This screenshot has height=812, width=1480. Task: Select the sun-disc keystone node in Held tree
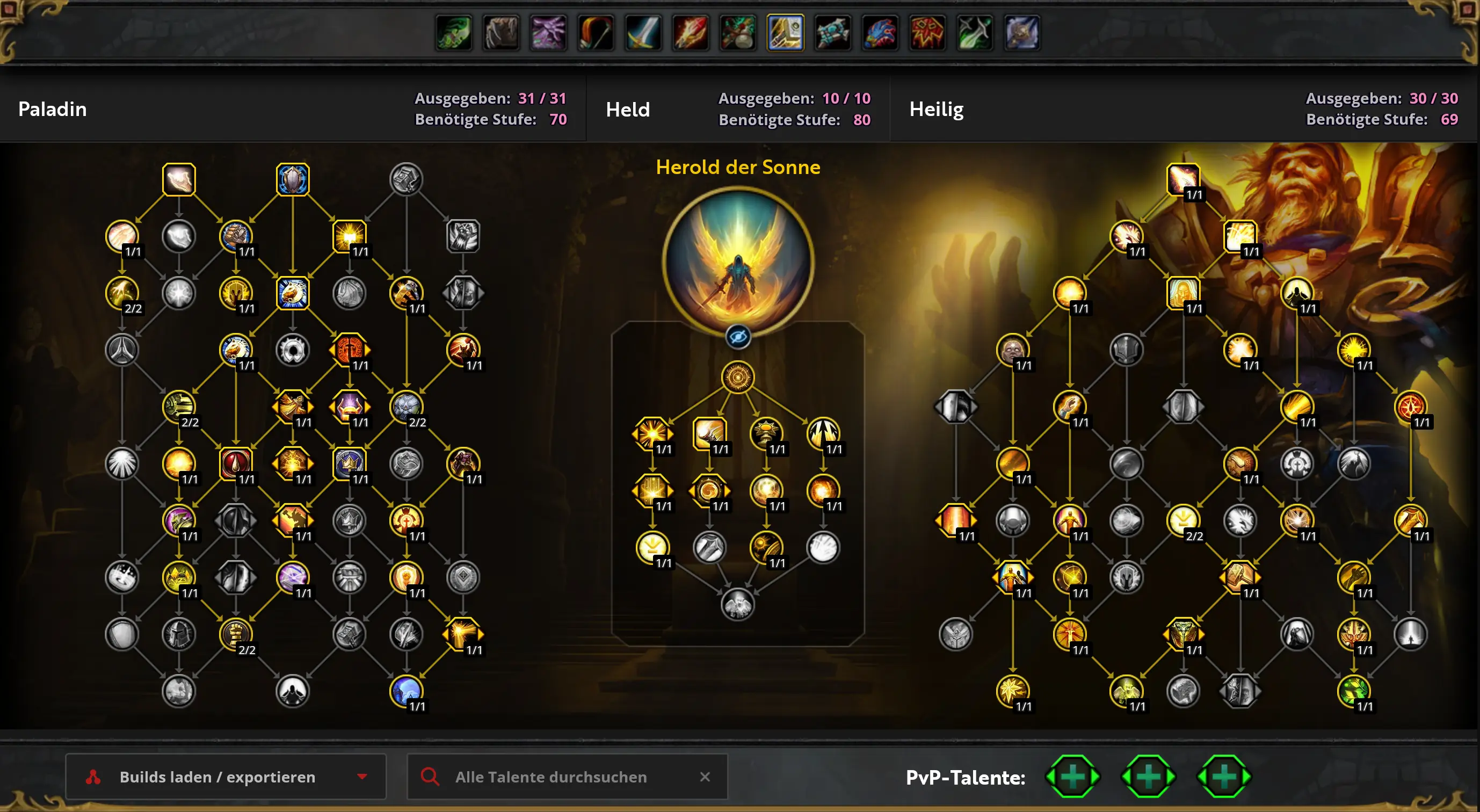pyautogui.click(x=738, y=377)
